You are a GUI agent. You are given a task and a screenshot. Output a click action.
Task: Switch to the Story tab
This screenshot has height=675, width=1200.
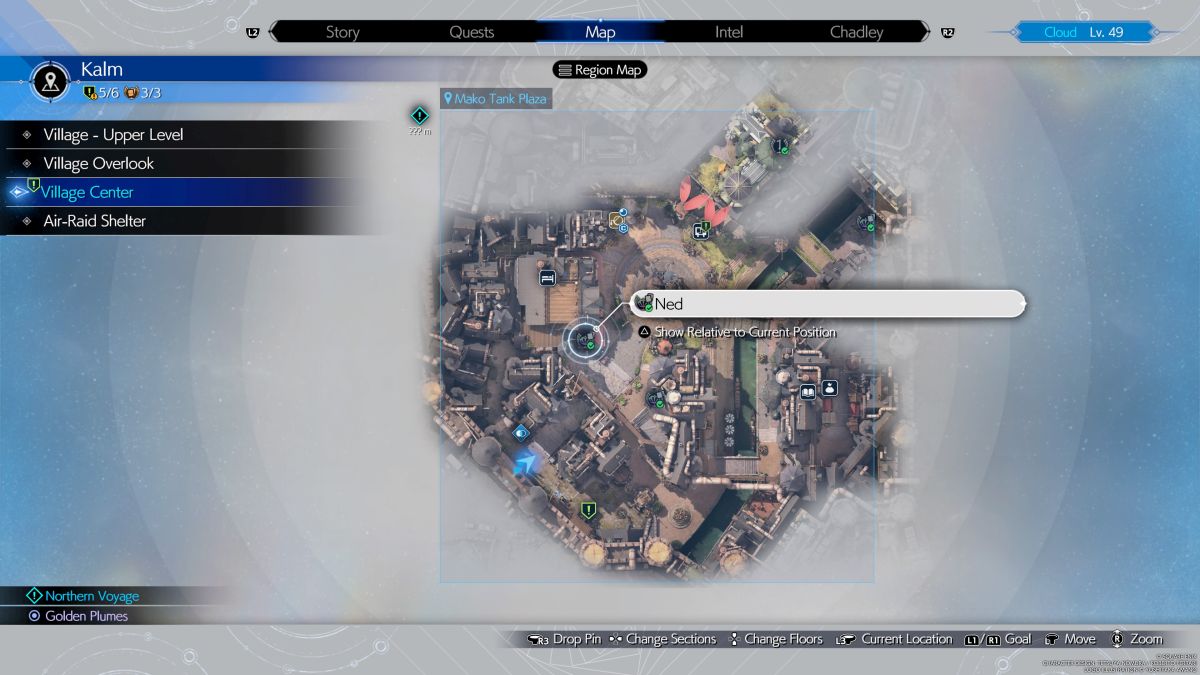click(342, 32)
